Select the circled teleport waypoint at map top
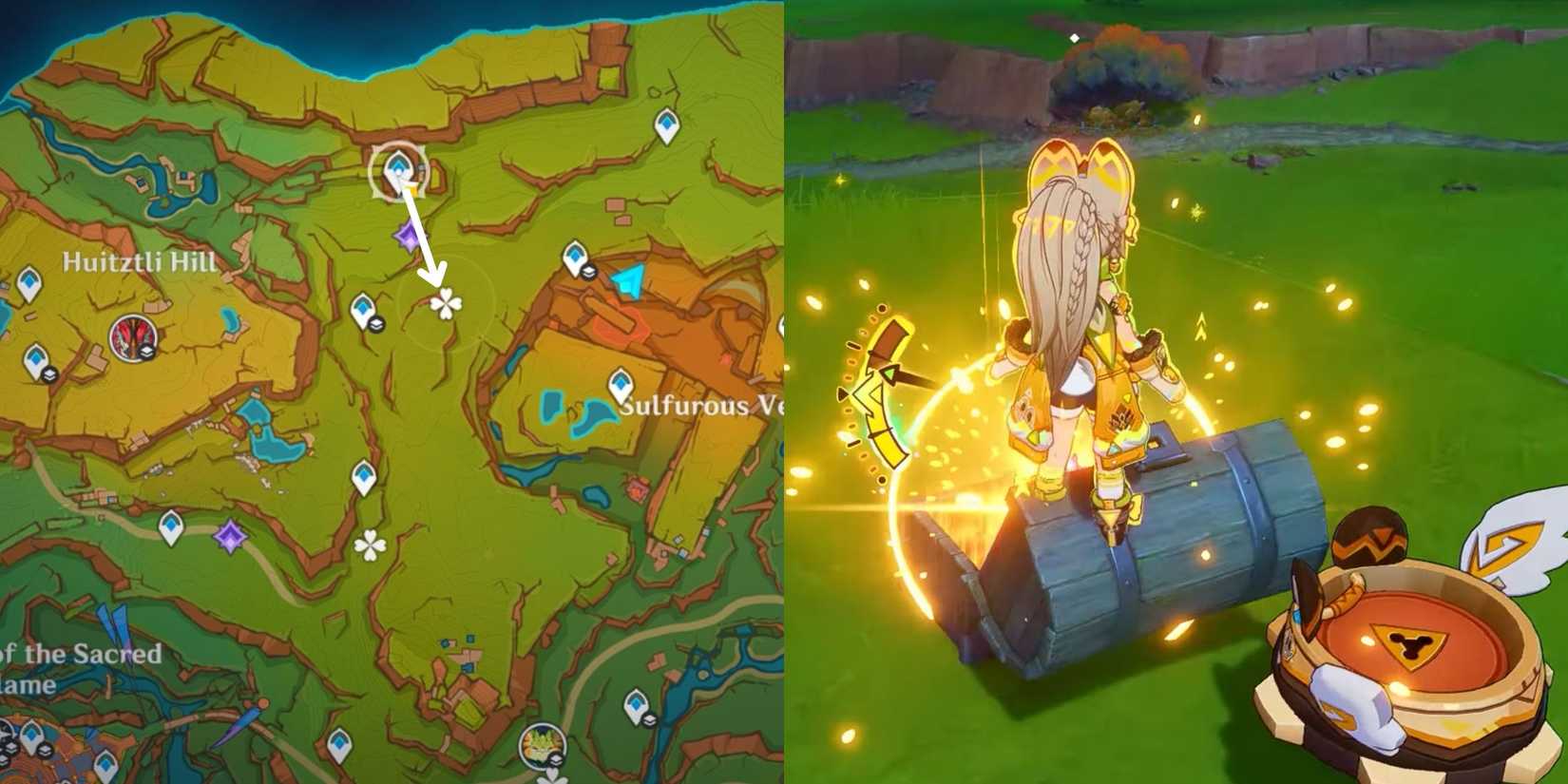This screenshot has height=784, width=1568. click(397, 169)
